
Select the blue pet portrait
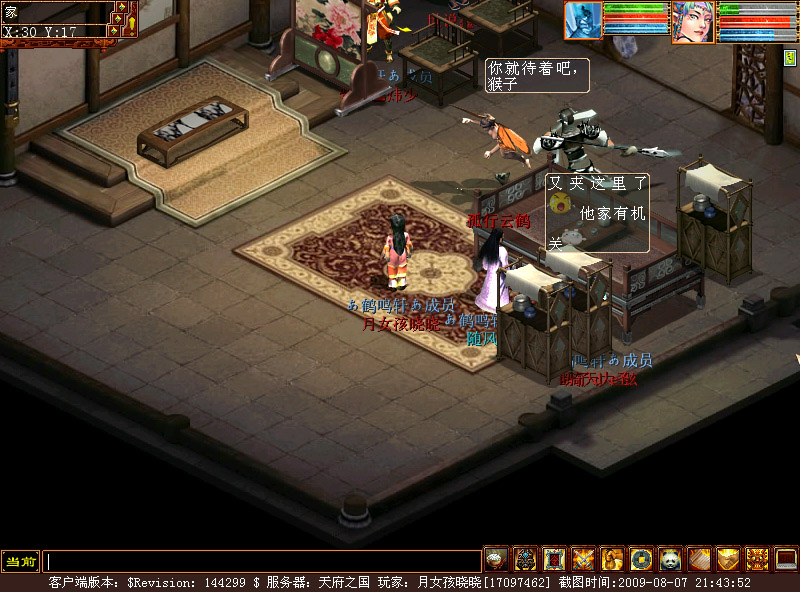[x=584, y=20]
